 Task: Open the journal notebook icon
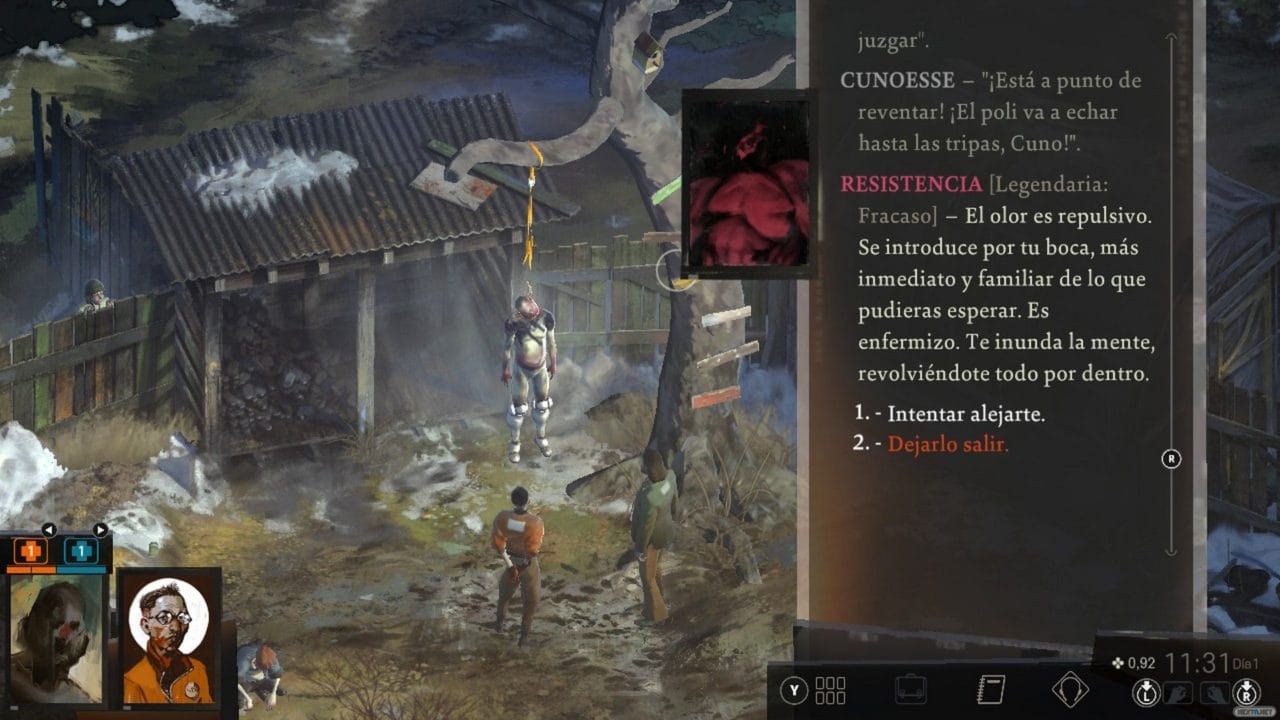point(988,688)
